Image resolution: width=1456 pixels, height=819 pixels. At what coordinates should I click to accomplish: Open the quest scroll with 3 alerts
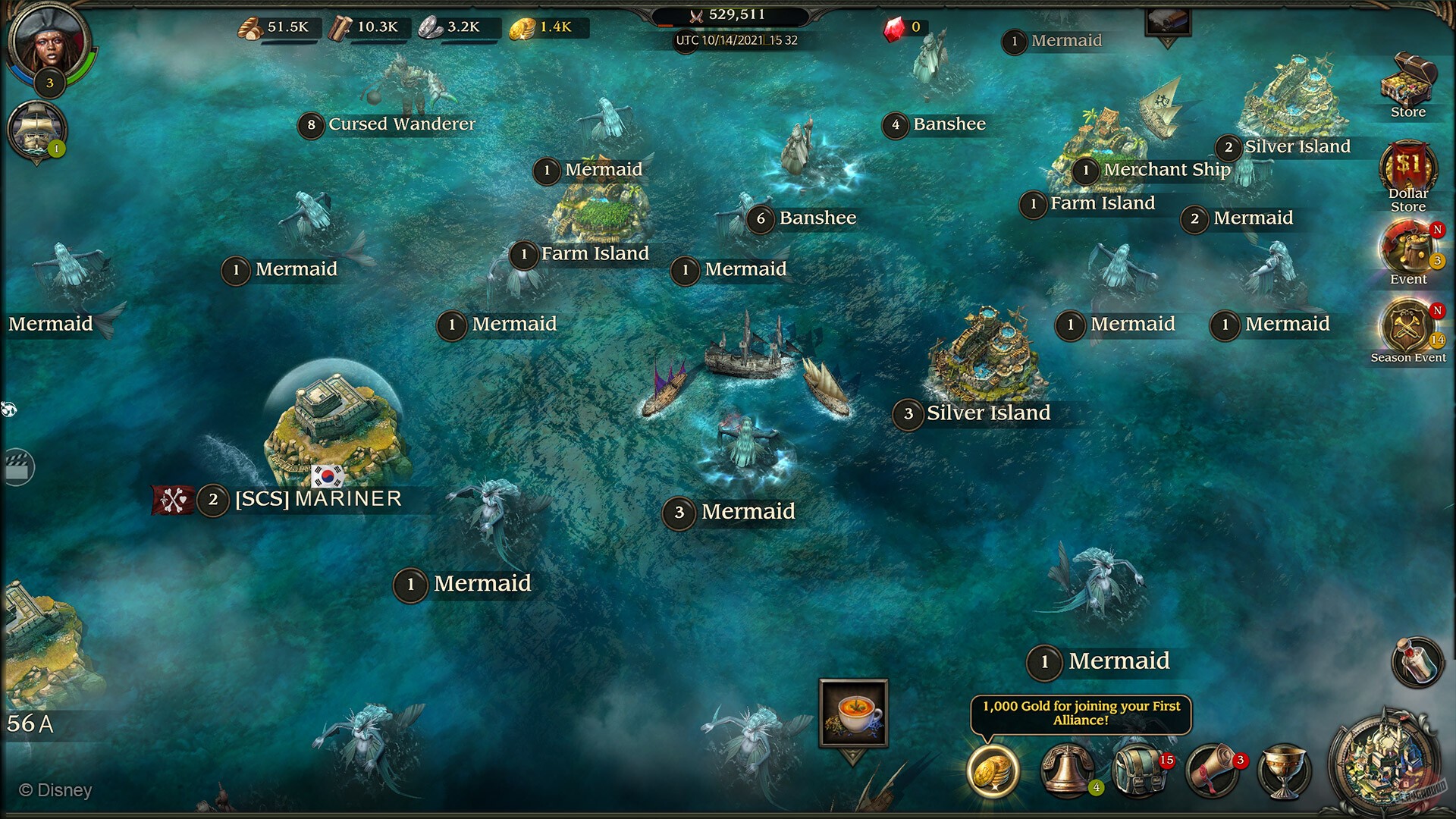(x=1212, y=772)
